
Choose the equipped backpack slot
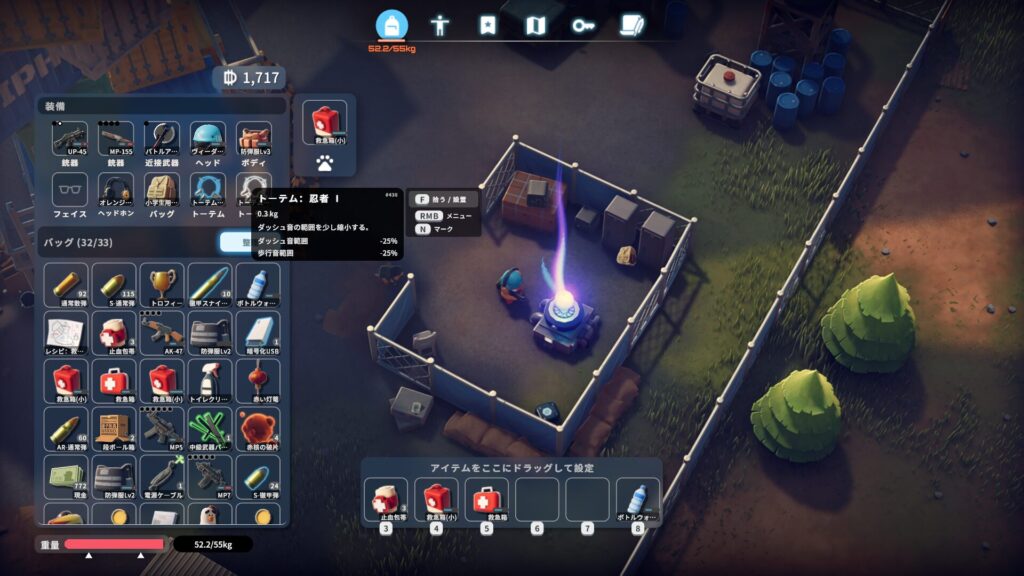(x=162, y=190)
